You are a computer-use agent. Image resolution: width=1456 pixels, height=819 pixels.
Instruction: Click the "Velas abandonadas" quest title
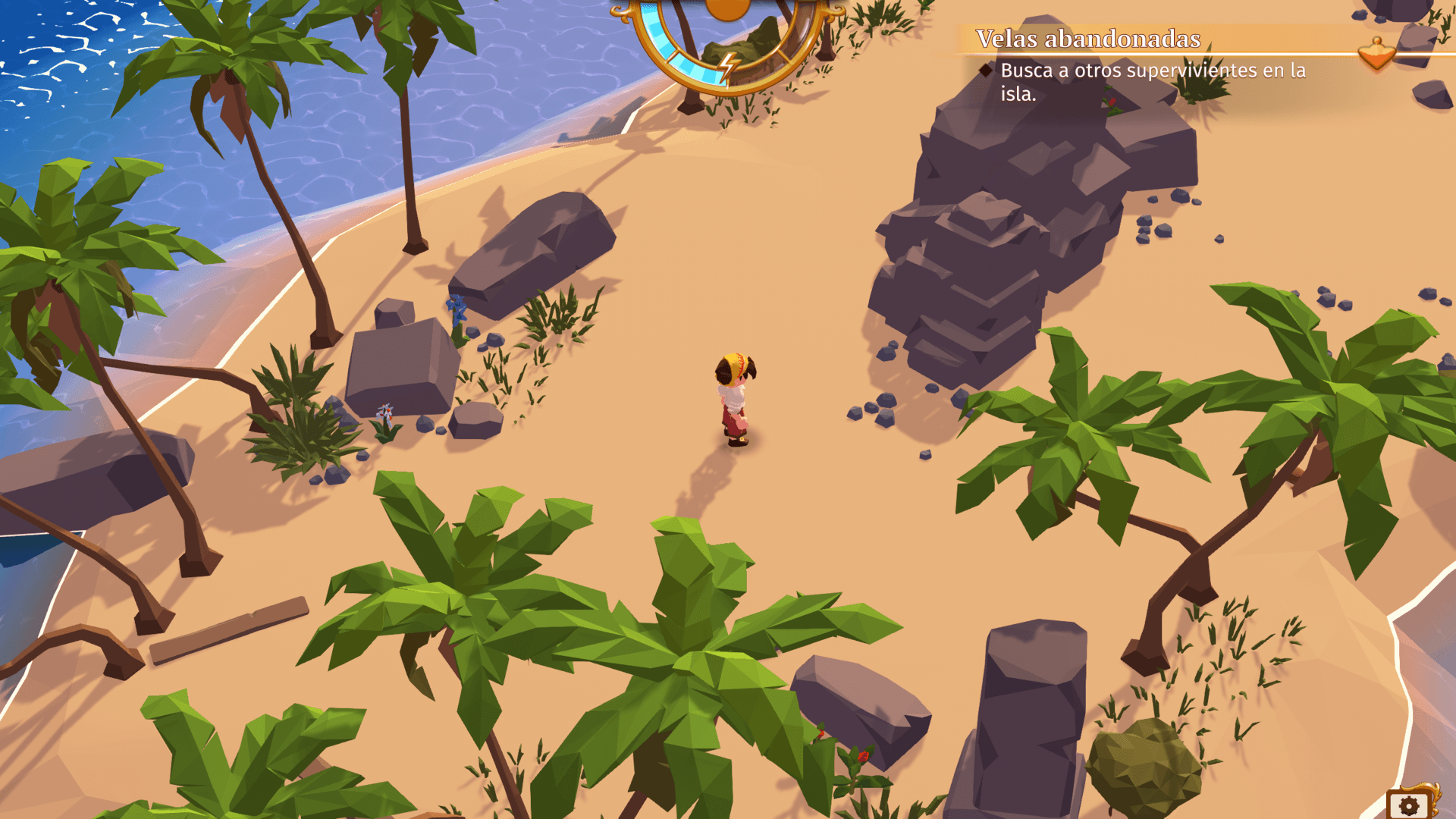coord(1087,39)
